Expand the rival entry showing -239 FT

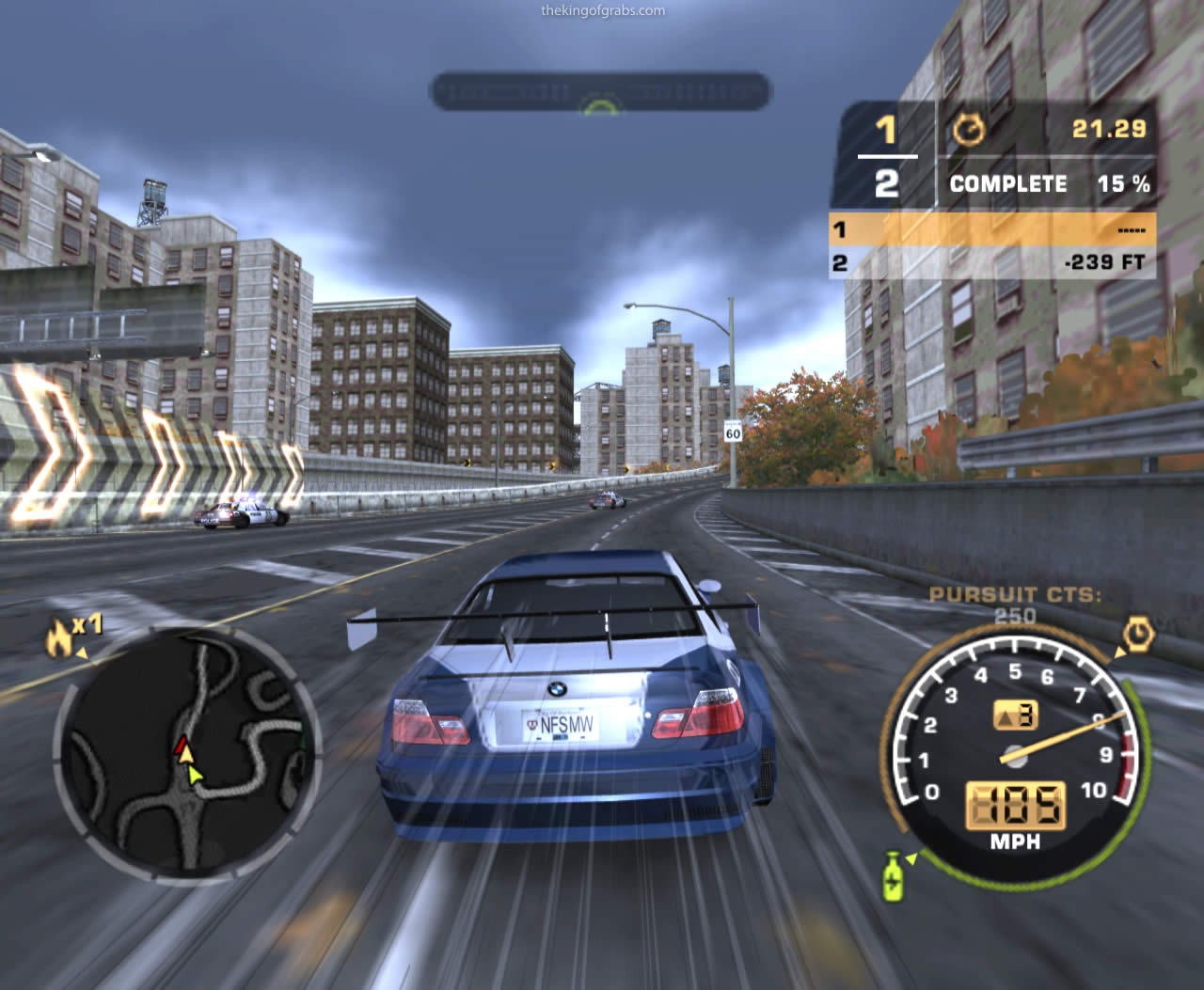pos(997,263)
